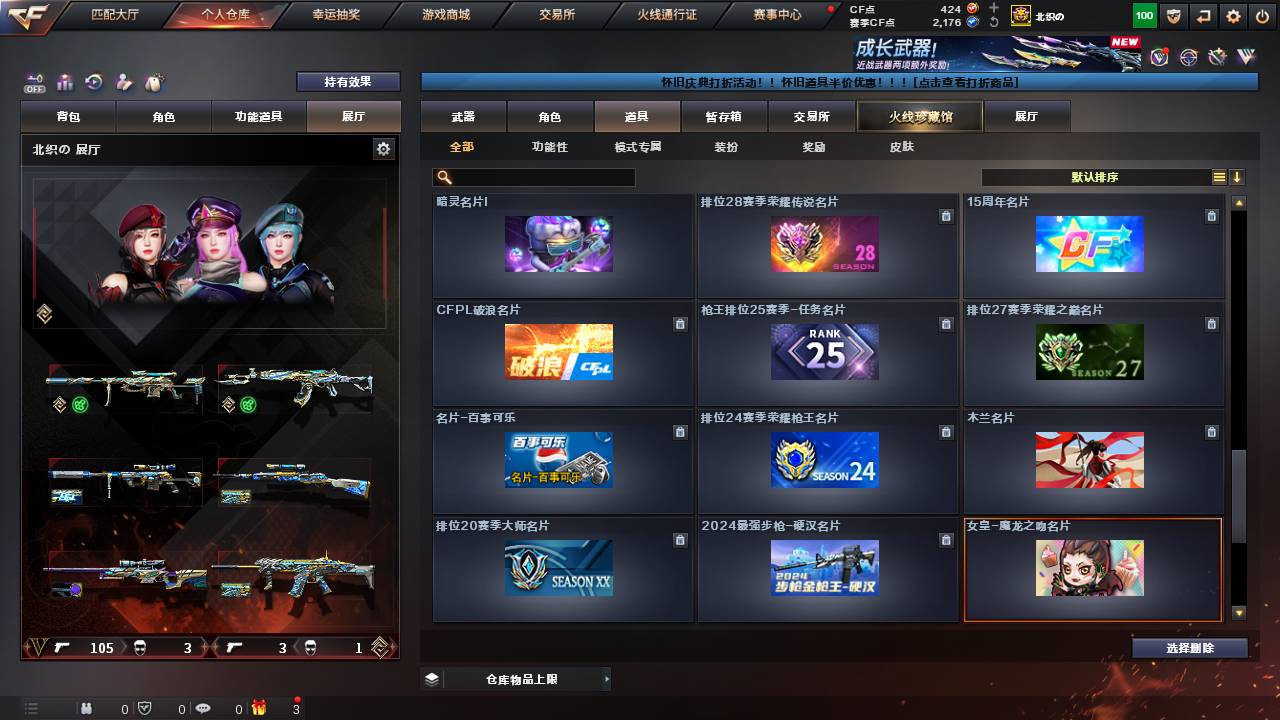1280x720 pixels.
Task: Click the return arrow icon near the settings gear
Action: pyautogui.click(x=1202, y=16)
